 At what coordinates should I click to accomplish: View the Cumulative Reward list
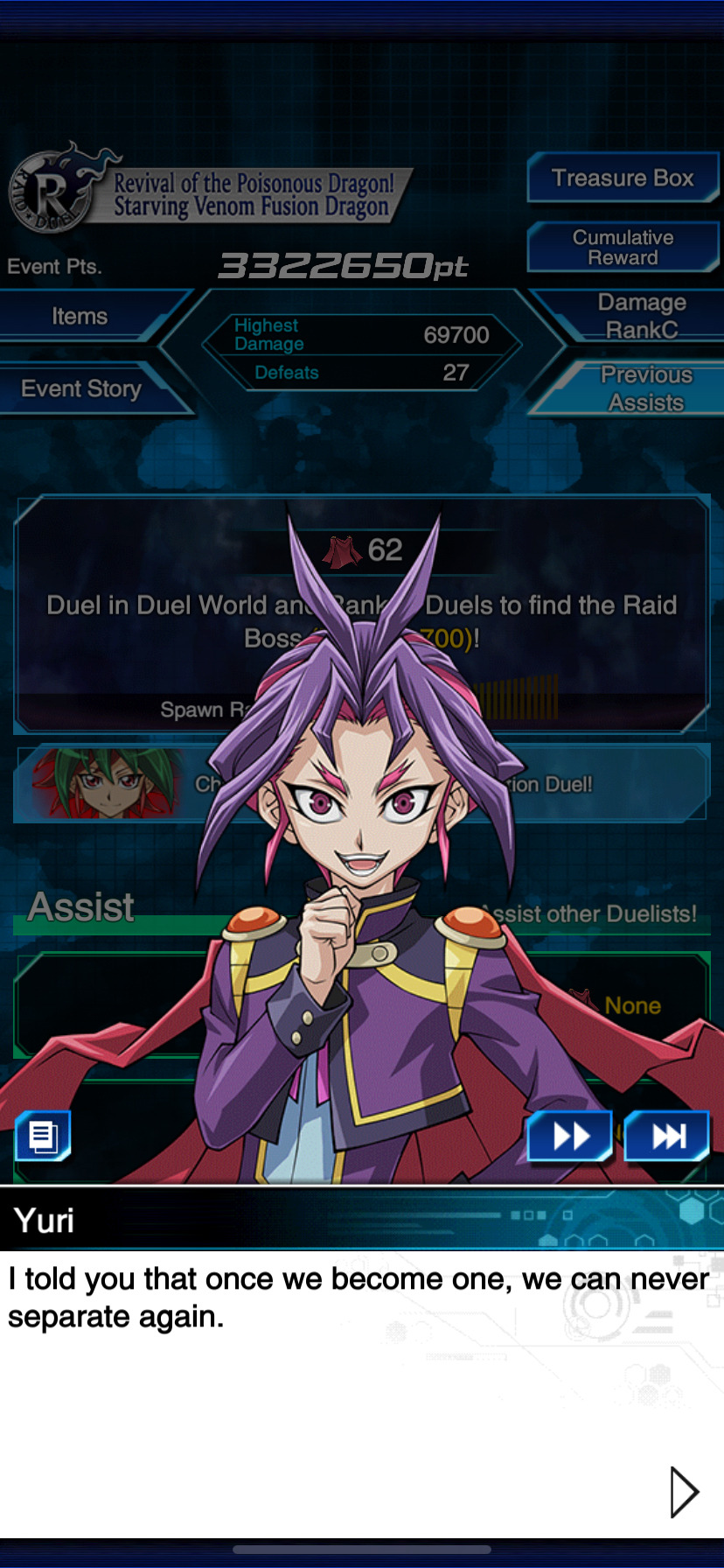623,248
